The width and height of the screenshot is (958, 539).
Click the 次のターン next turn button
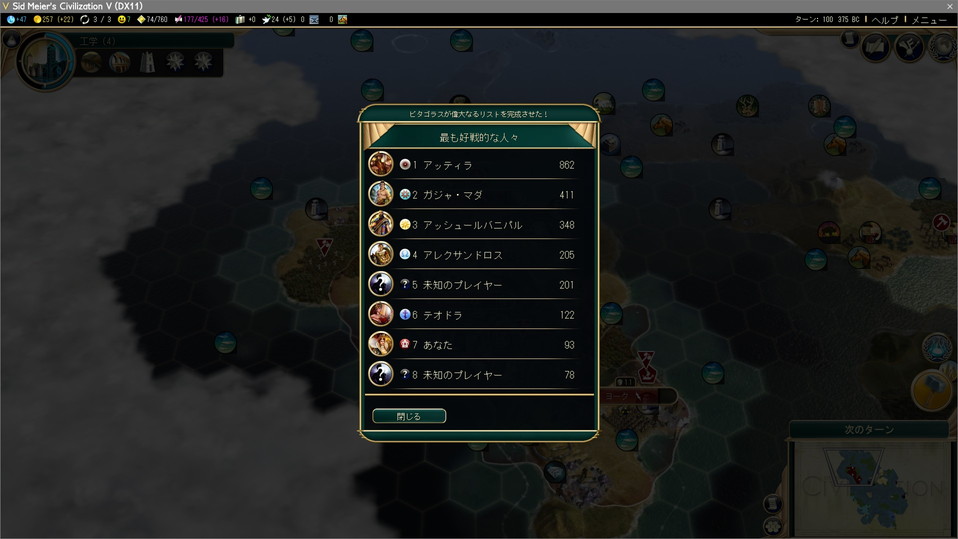869,430
